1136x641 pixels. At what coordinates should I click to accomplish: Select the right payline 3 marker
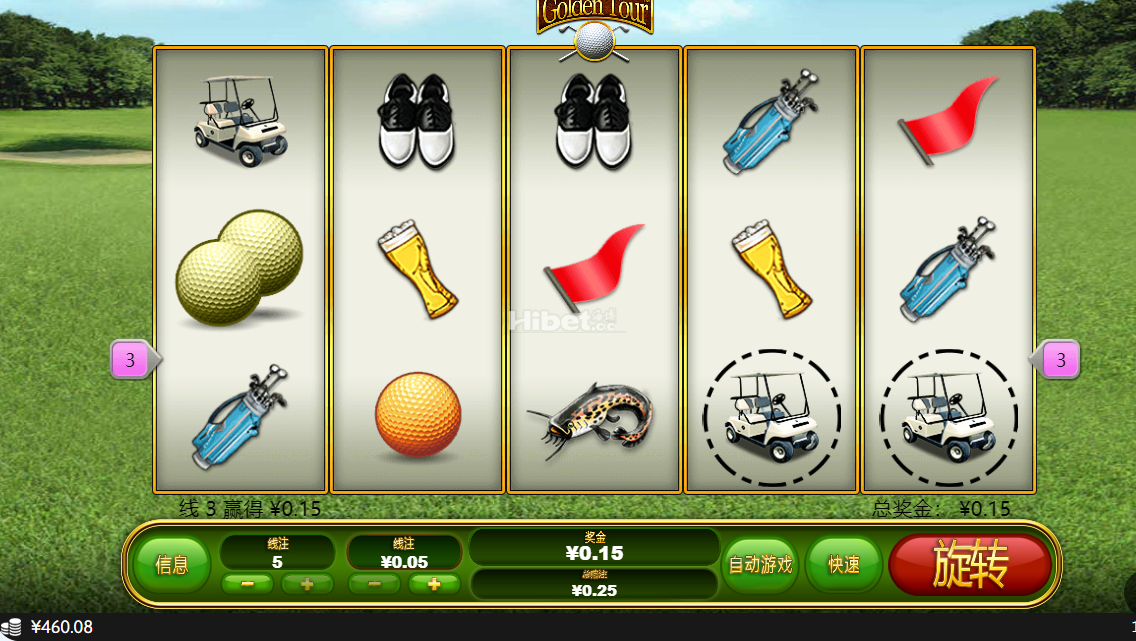point(1060,359)
